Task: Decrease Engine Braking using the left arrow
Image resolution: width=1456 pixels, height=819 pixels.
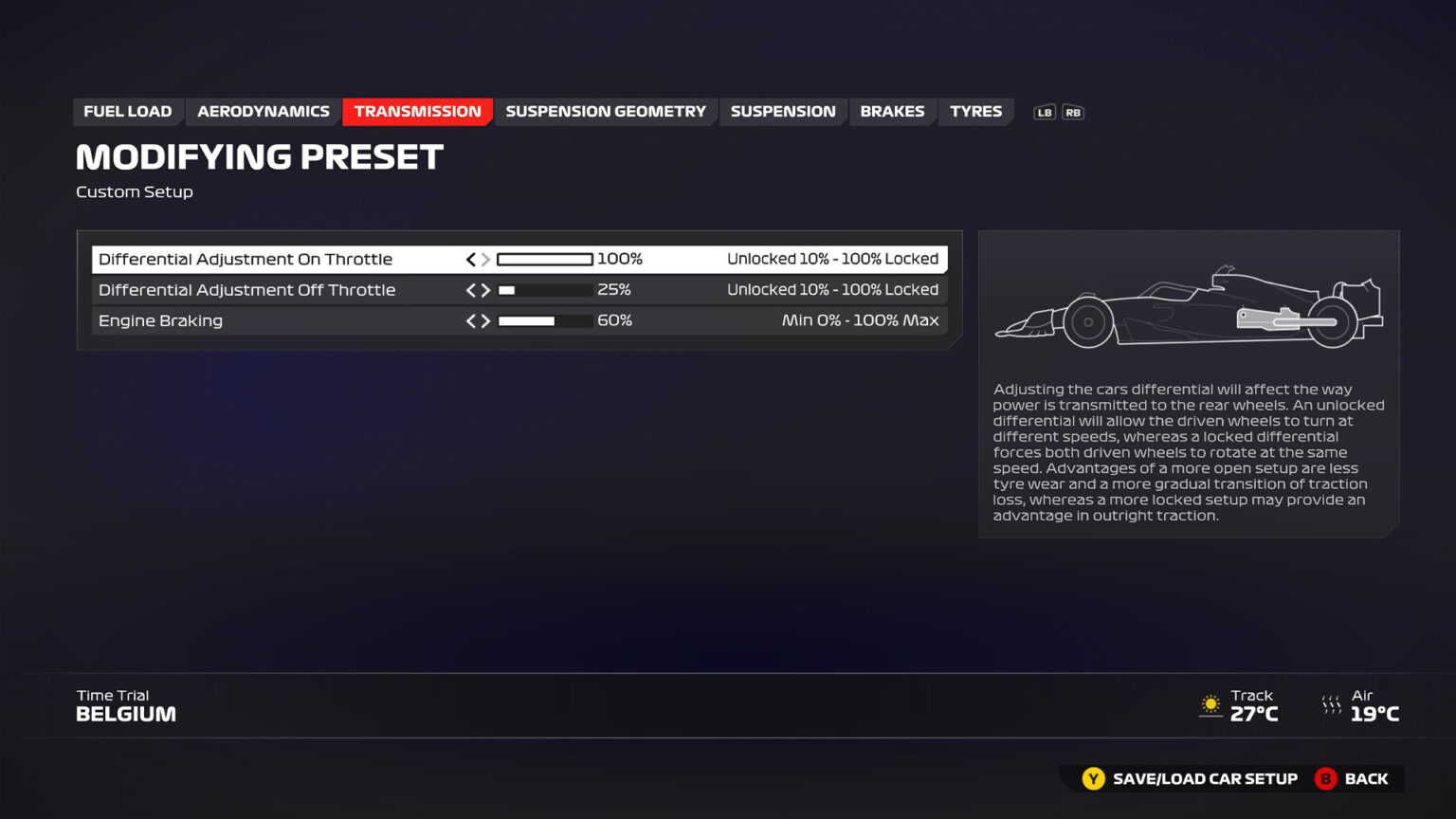Action: [x=470, y=320]
